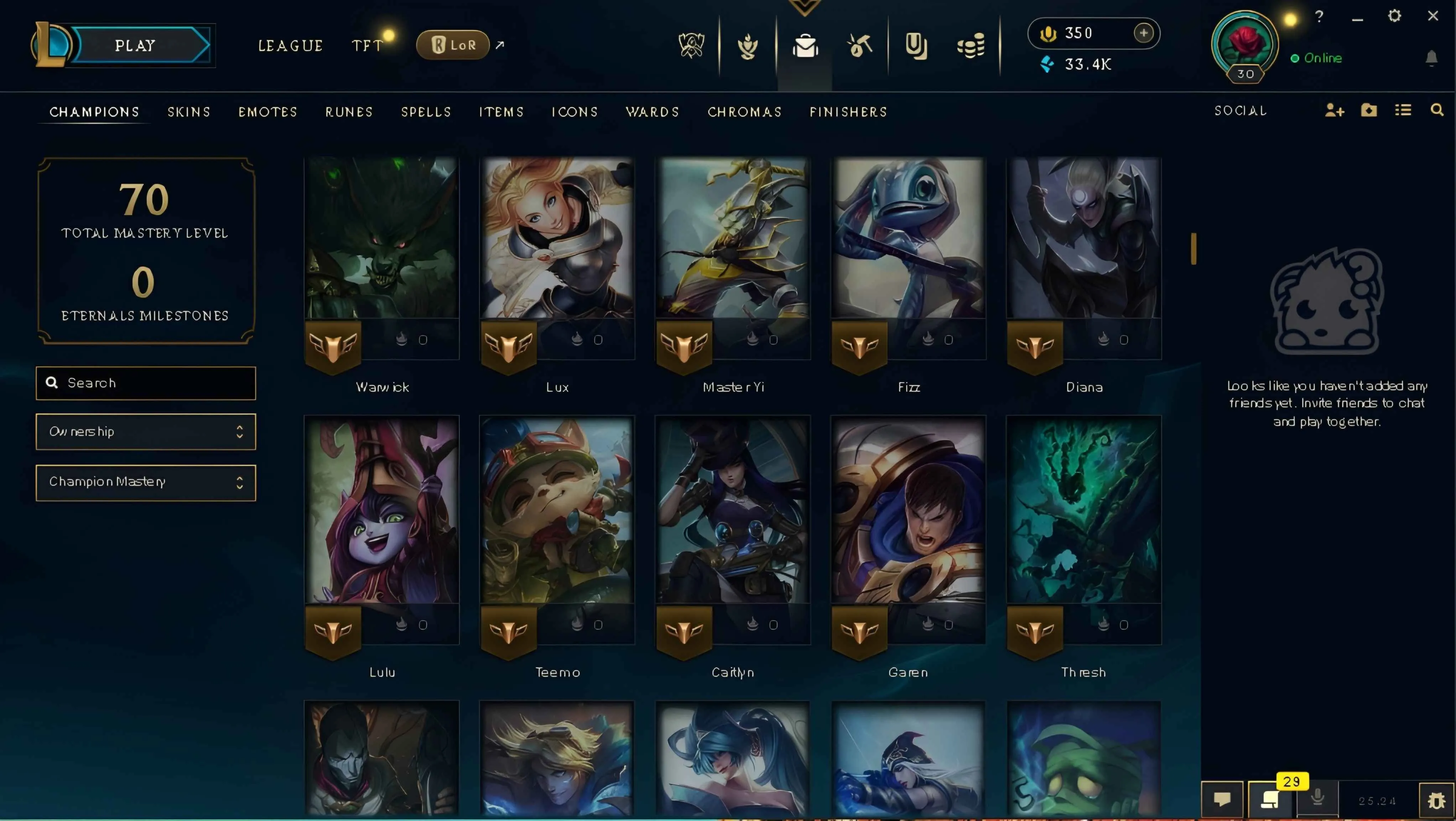Click the add friend icon near Social
Viewport: 1456px width, 821px height.
(x=1335, y=110)
